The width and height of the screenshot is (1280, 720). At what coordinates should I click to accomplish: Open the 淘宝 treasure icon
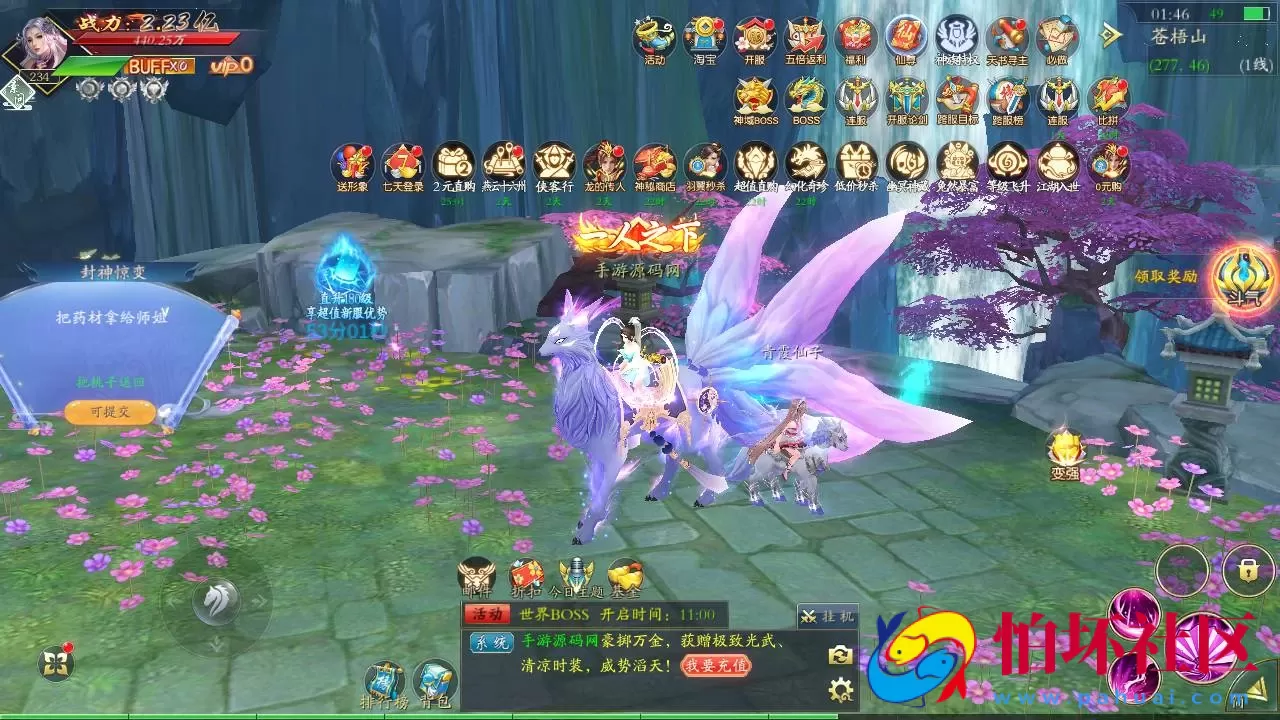click(705, 39)
